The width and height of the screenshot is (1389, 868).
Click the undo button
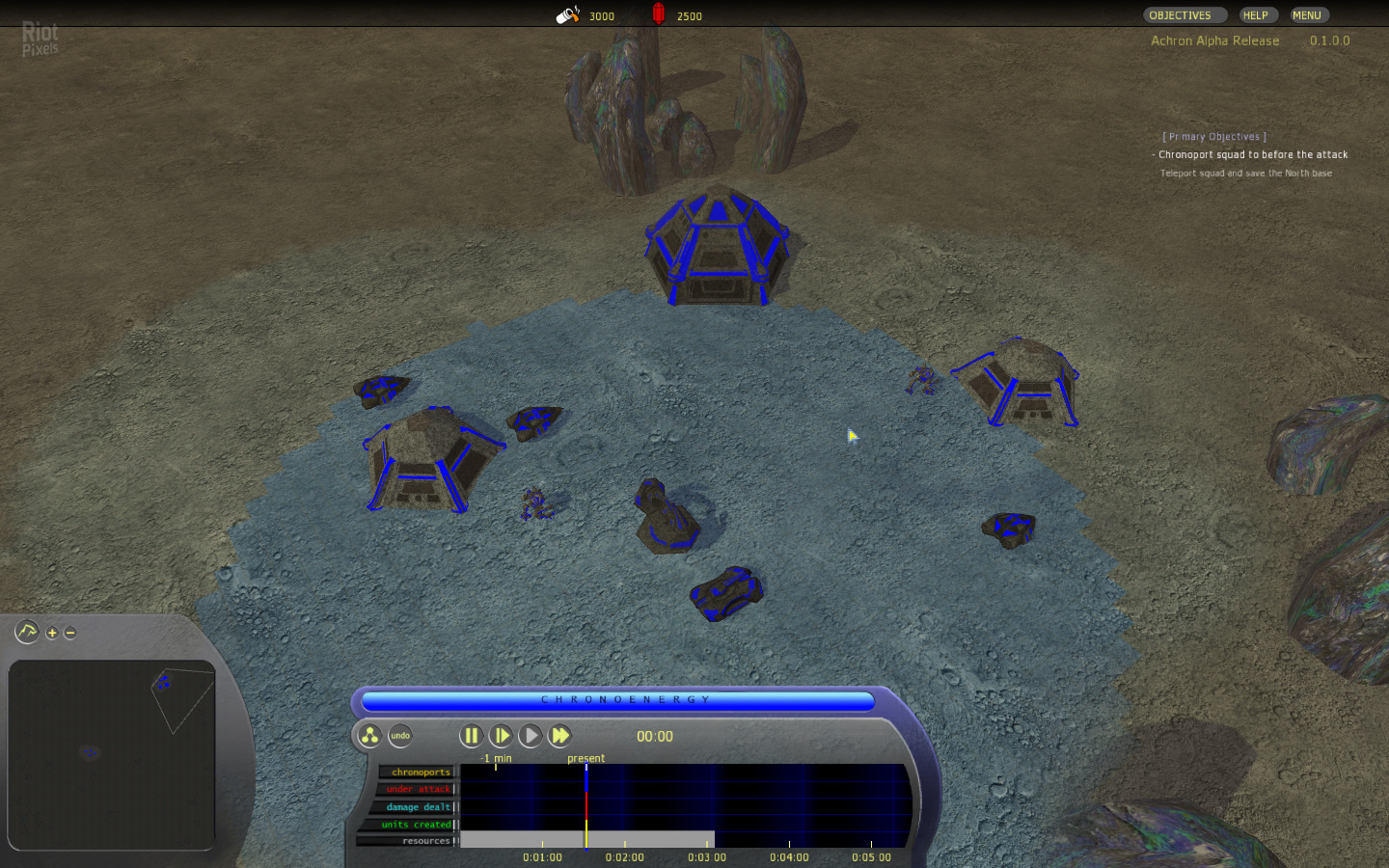pyautogui.click(x=400, y=736)
